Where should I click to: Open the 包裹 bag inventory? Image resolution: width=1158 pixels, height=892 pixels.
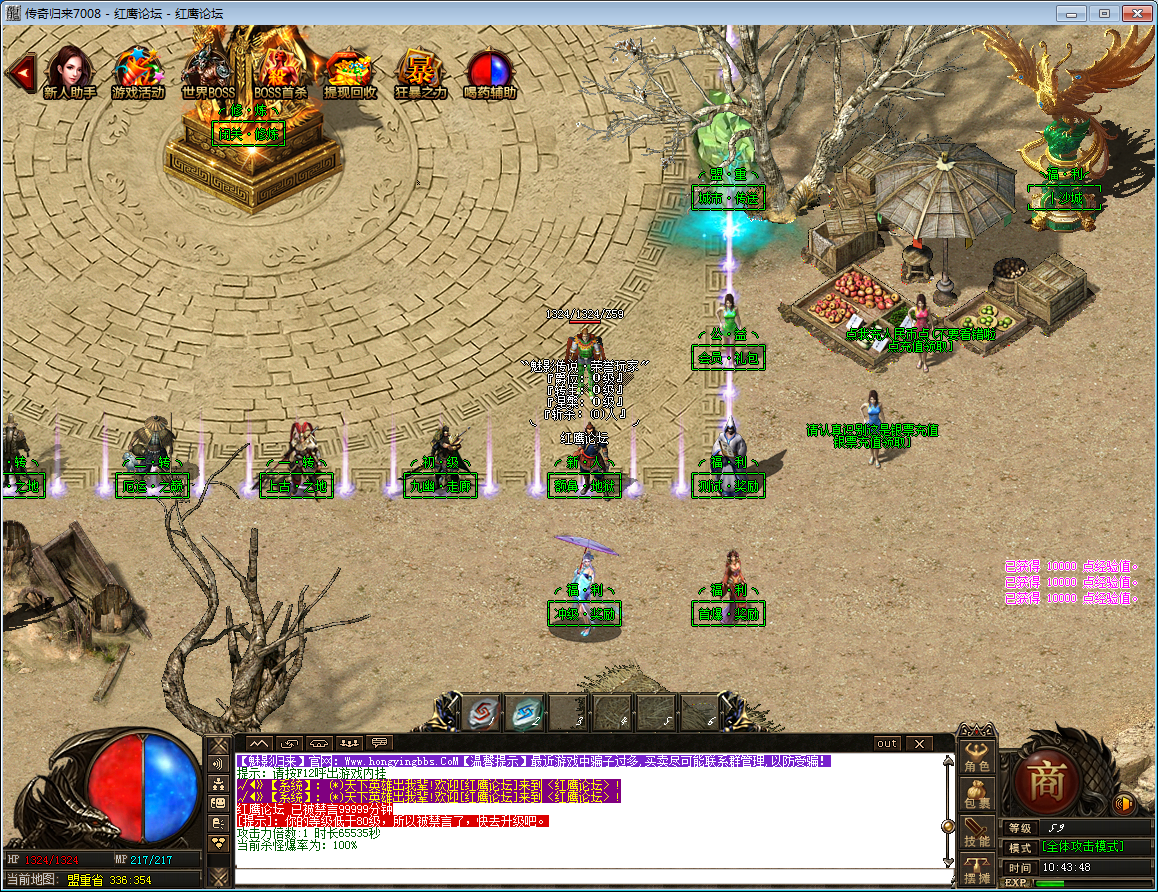click(977, 795)
